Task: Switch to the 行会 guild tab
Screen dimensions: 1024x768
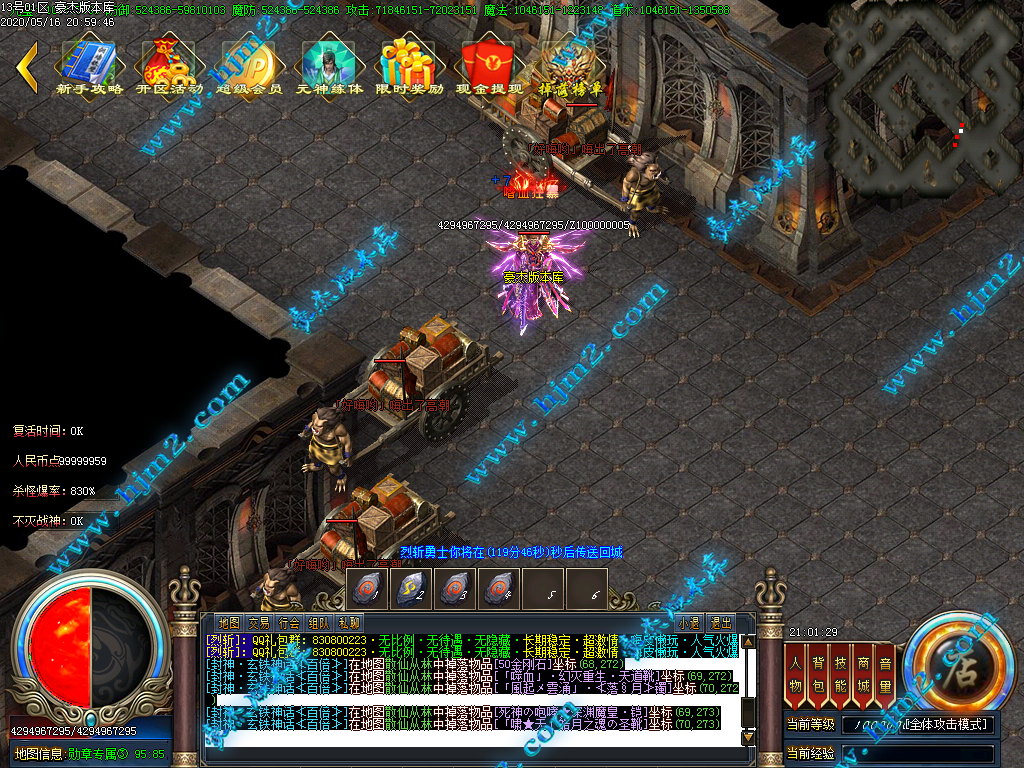Action: 289,622
